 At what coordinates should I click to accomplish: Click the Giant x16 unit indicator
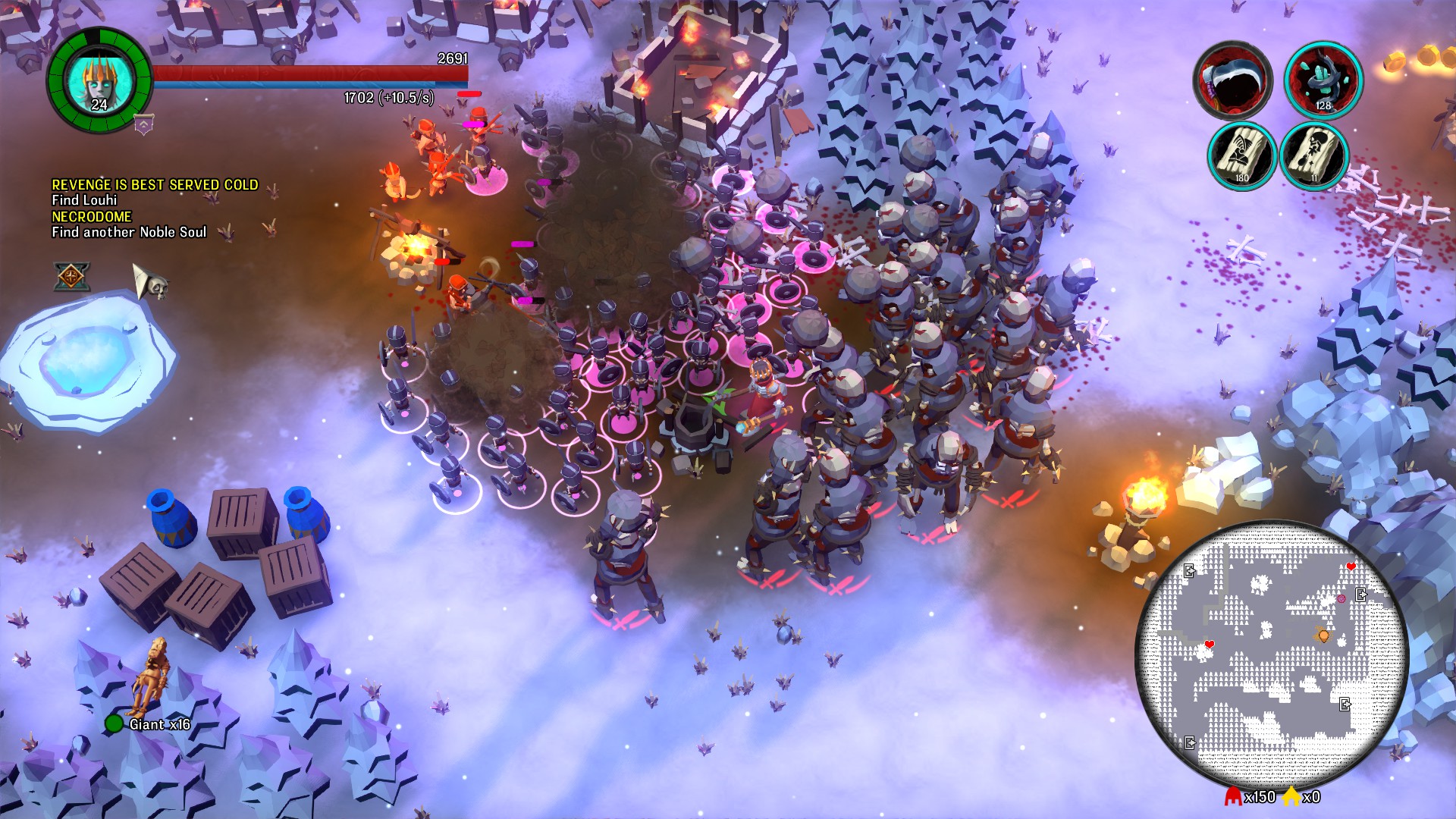[x=150, y=723]
